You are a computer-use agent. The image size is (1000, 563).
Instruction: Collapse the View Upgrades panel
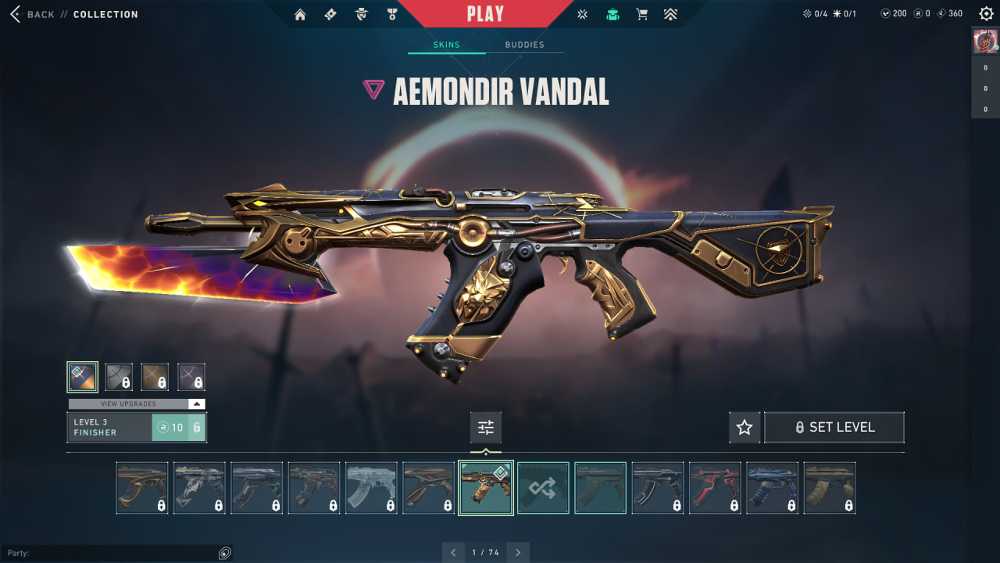(197, 404)
